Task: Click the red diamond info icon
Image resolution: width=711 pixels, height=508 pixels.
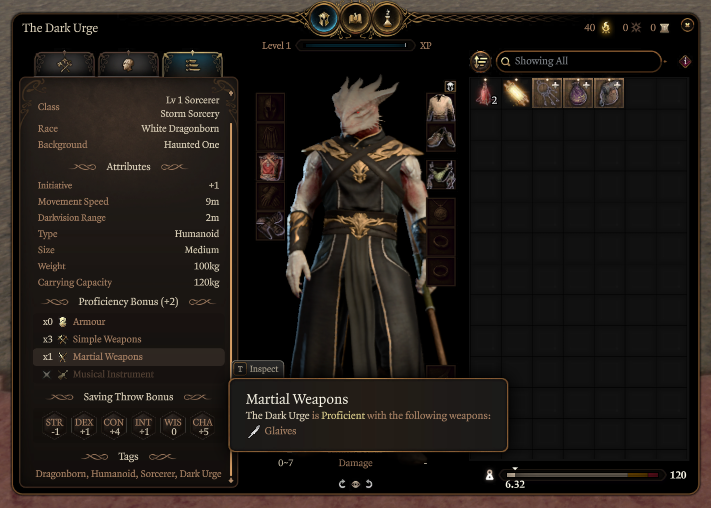Action: (x=685, y=61)
